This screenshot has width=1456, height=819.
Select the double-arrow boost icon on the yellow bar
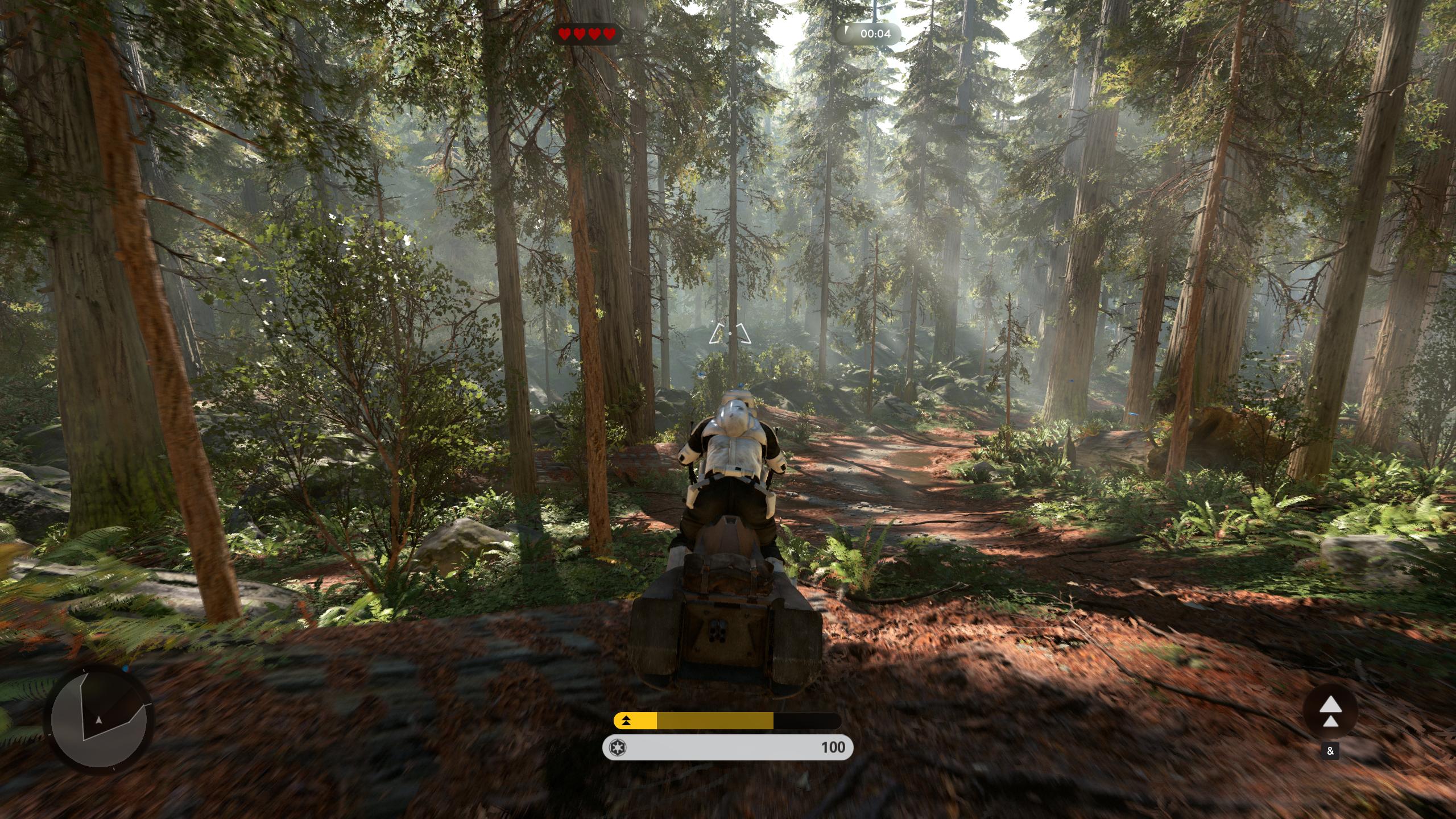pyautogui.click(x=626, y=721)
